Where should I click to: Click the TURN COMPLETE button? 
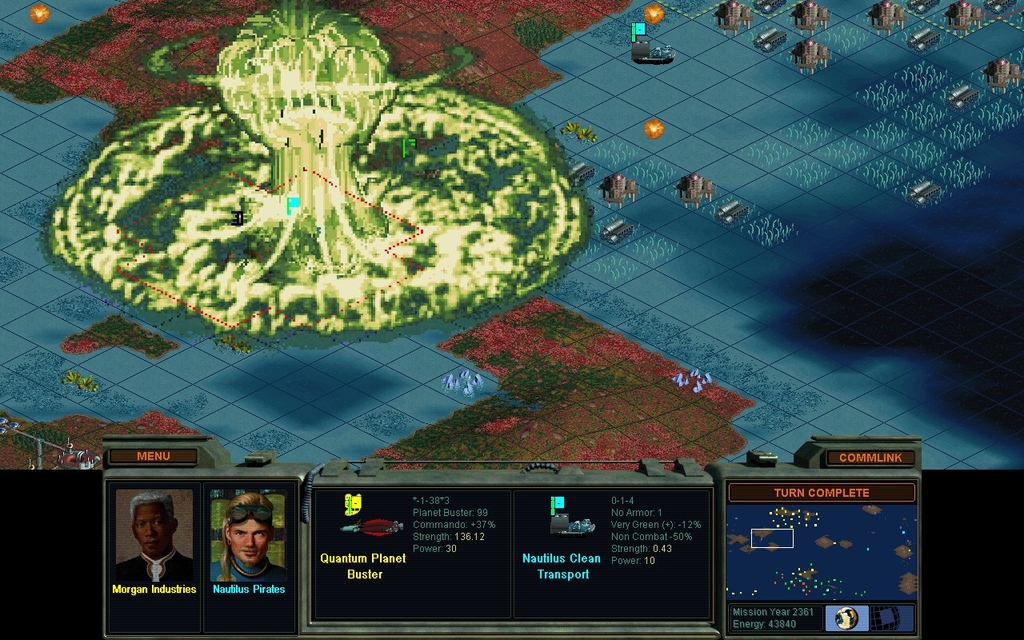coord(821,492)
